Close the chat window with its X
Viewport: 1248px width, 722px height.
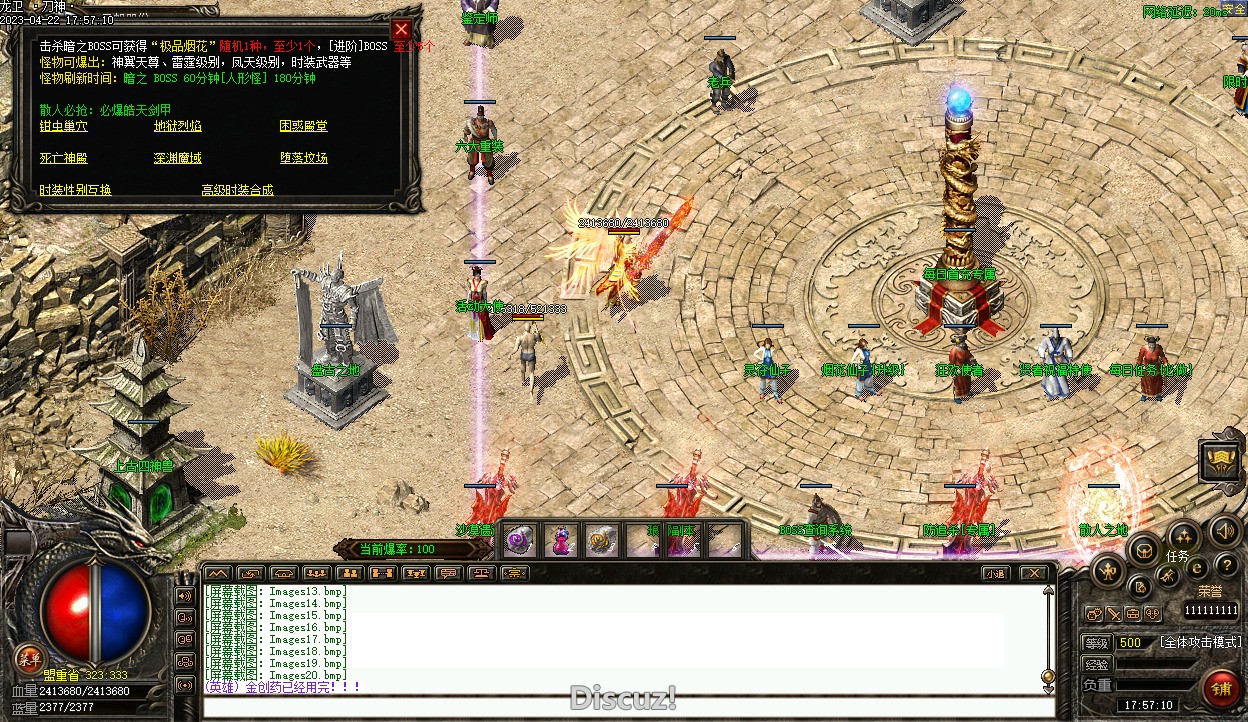[1034, 573]
